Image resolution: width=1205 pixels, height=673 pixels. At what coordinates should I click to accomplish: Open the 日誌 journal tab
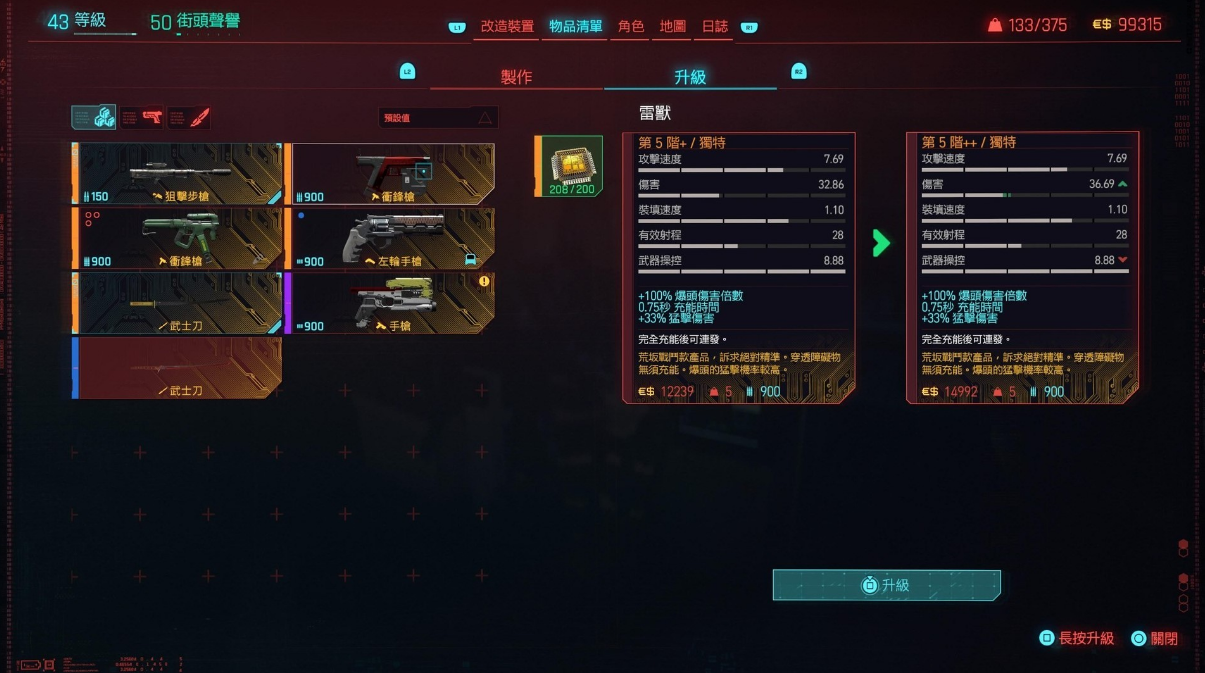click(715, 27)
